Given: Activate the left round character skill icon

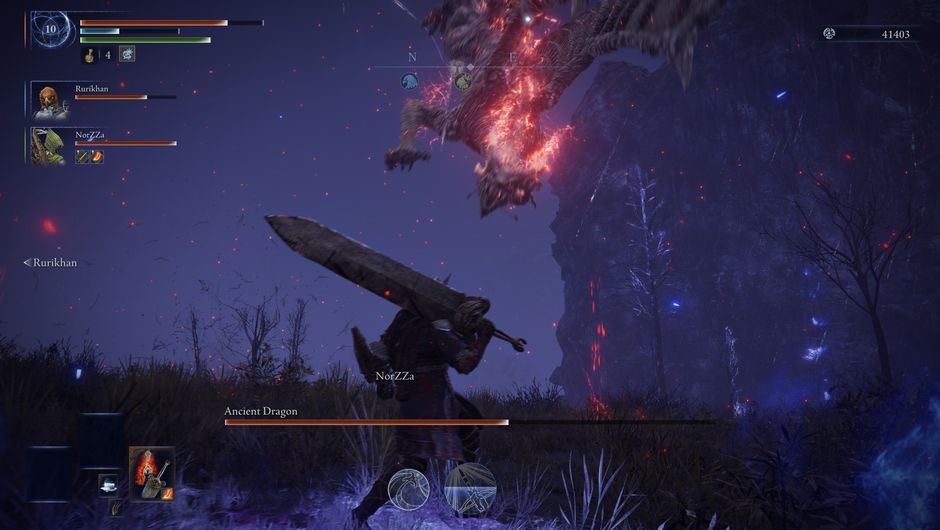Looking at the screenshot, I should (x=409, y=488).
